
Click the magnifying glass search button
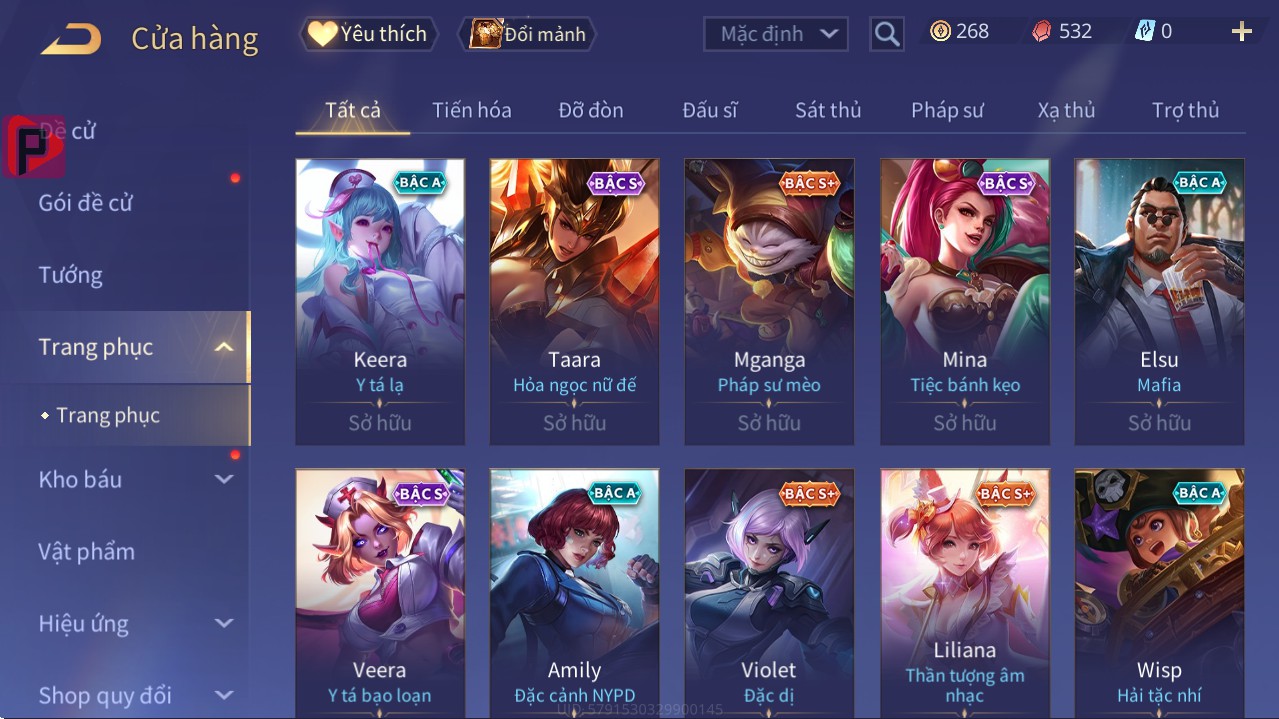pos(887,34)
